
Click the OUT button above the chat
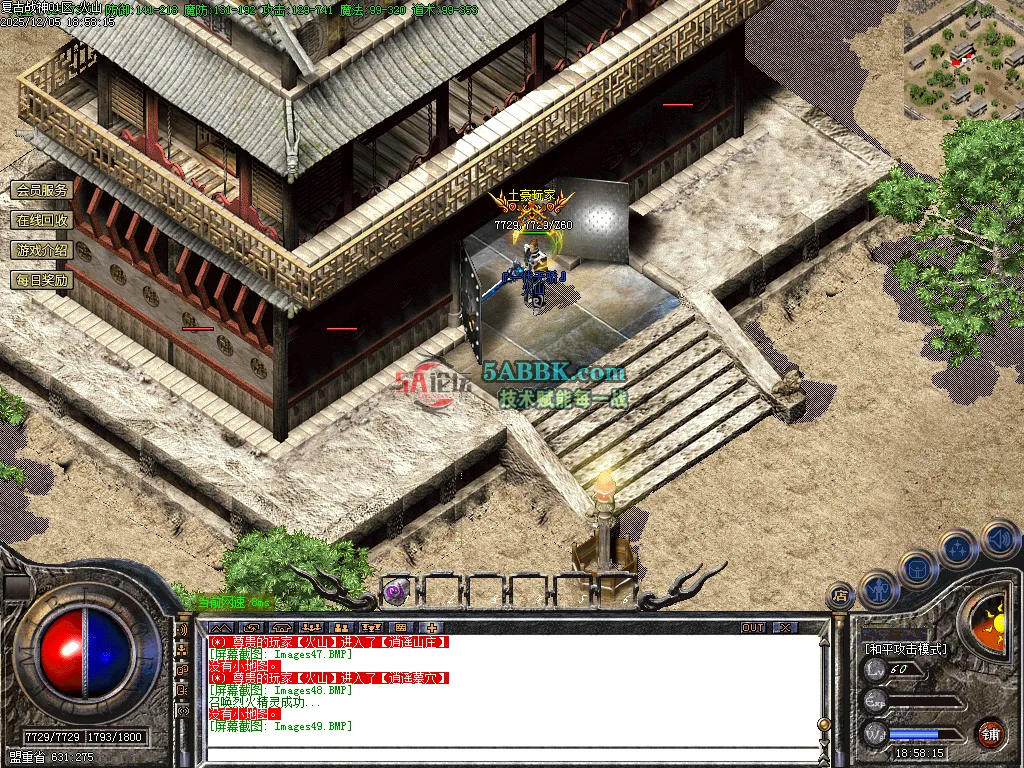(753, 627)
